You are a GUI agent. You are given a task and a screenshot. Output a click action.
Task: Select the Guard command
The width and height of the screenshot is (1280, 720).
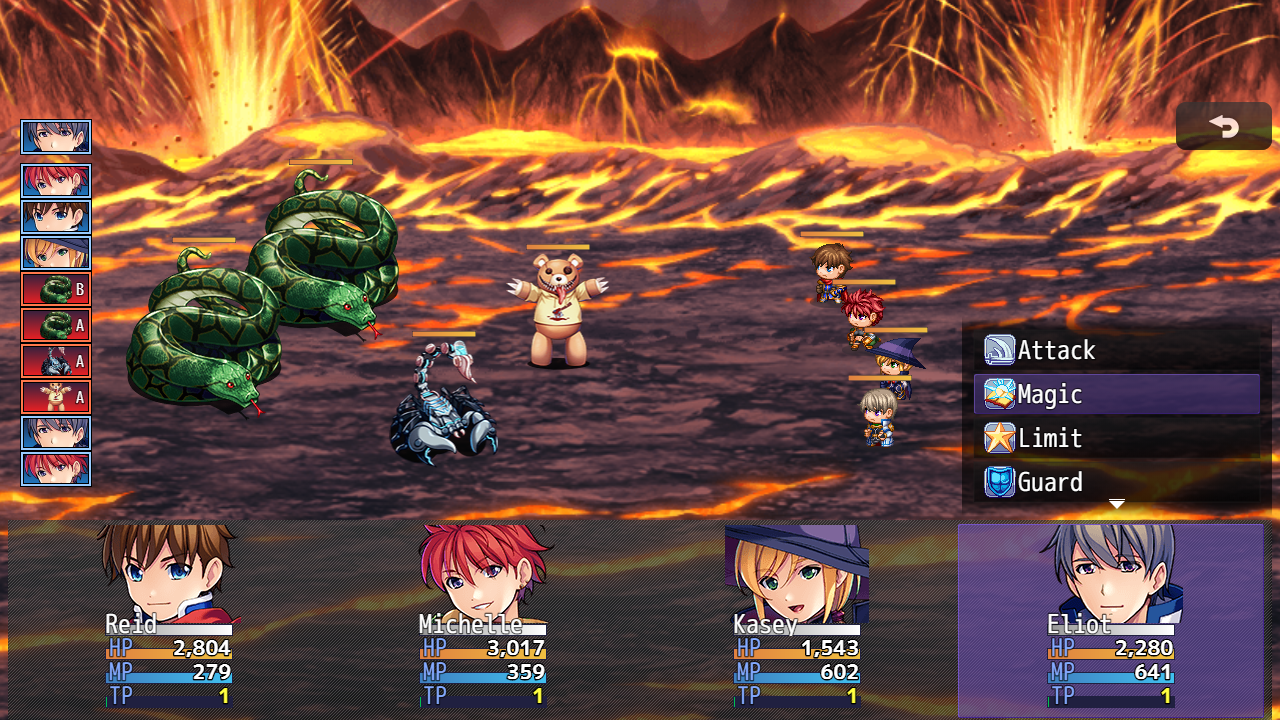click(x=1116, y=482)
